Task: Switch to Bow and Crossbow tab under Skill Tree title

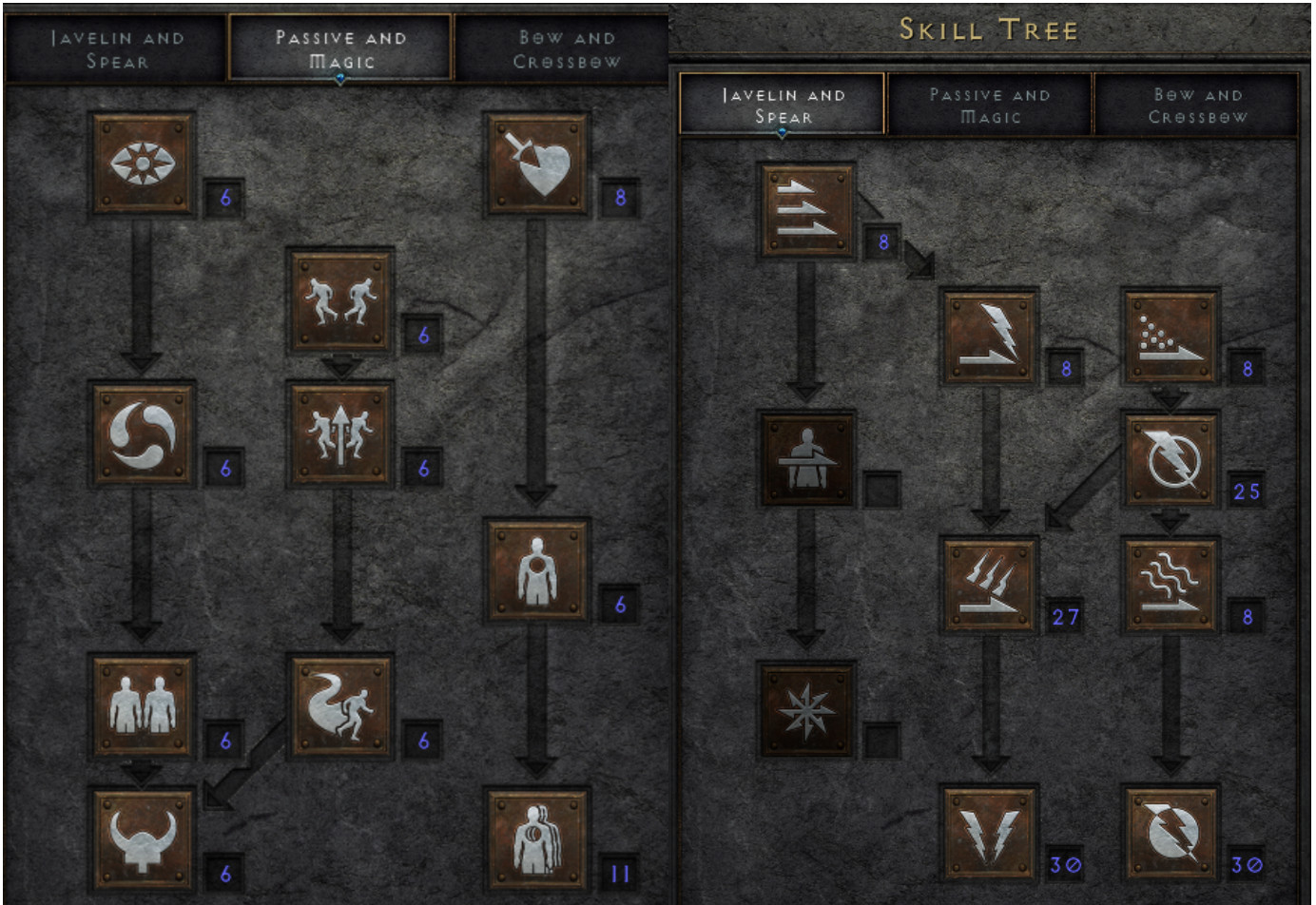Action: [1197, 105]
